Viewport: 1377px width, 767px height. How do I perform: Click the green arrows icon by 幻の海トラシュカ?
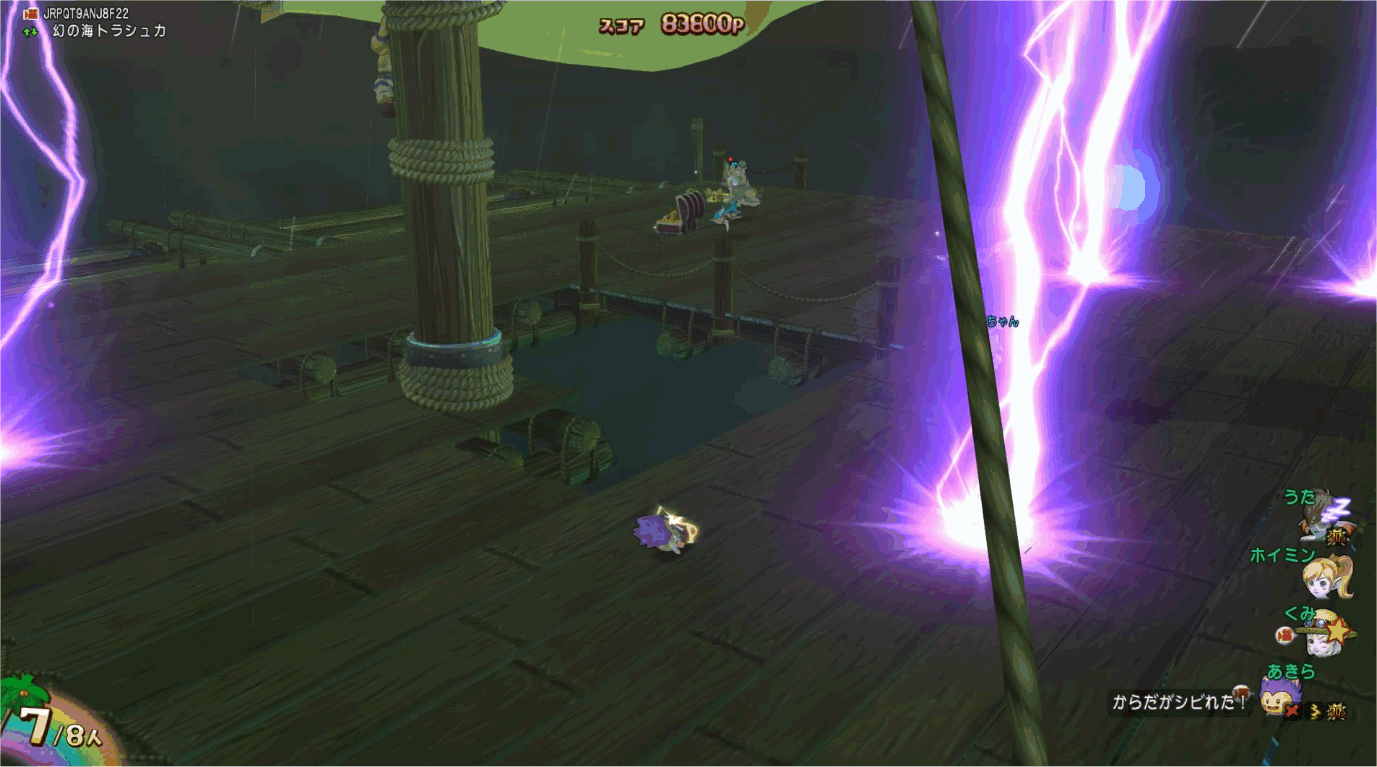tap(30, 32)
